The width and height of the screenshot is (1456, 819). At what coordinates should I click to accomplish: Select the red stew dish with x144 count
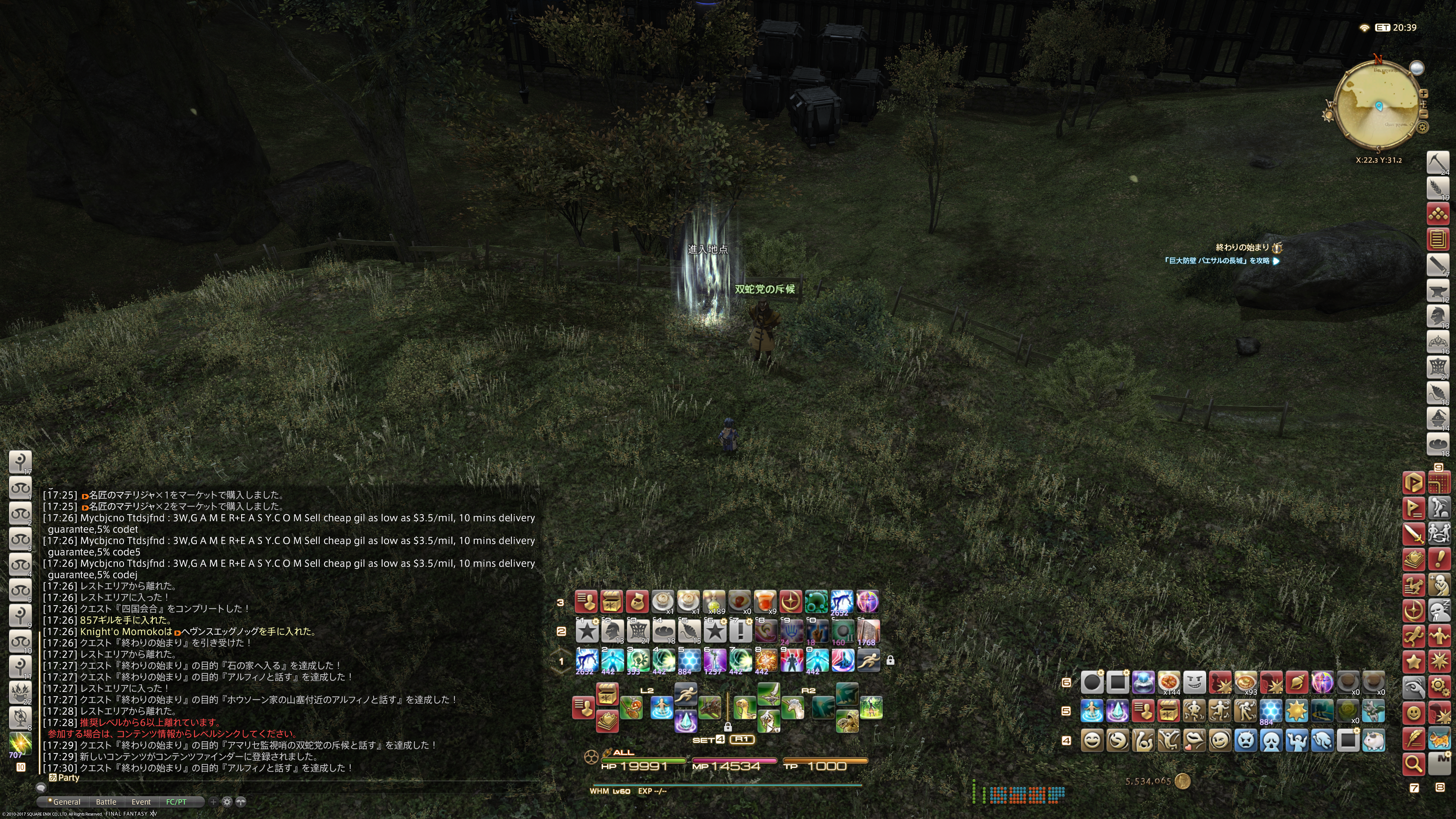pos(1168,682)
